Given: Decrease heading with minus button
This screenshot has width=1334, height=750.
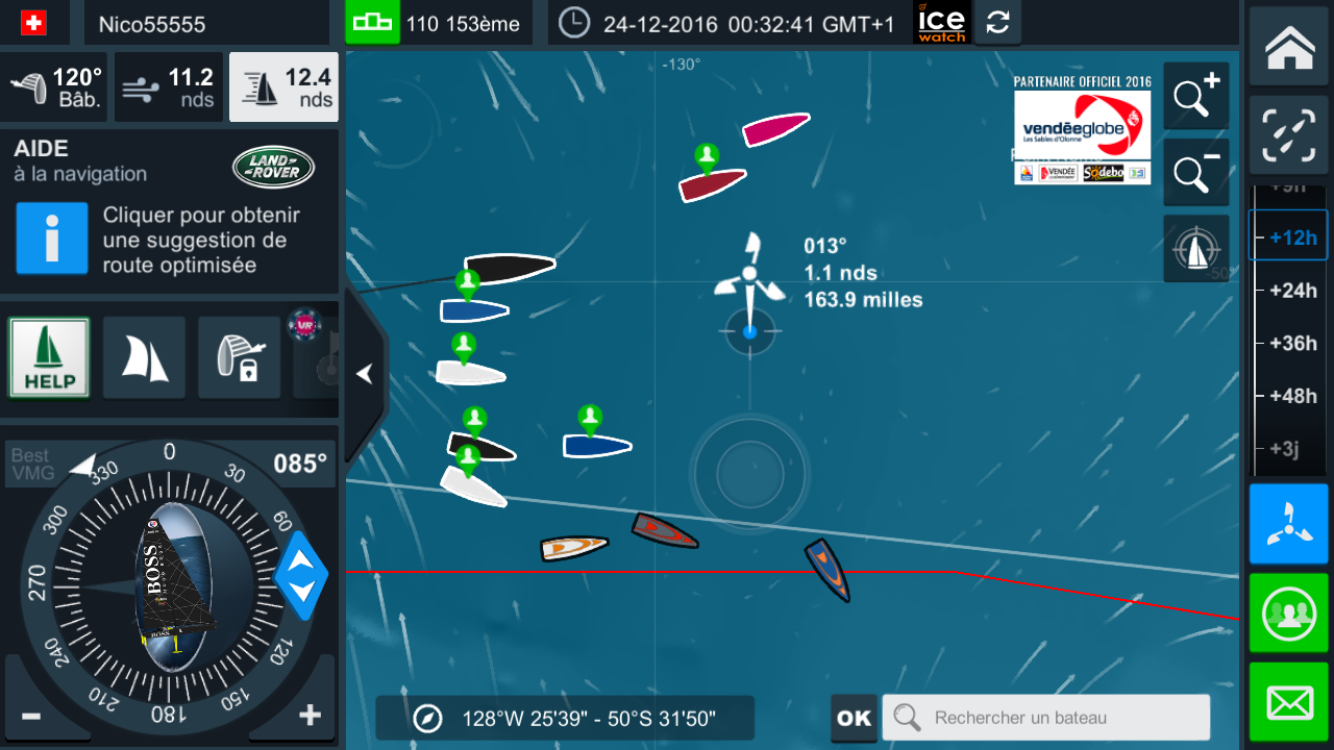Looking at the screenshot, I should 31,716.
